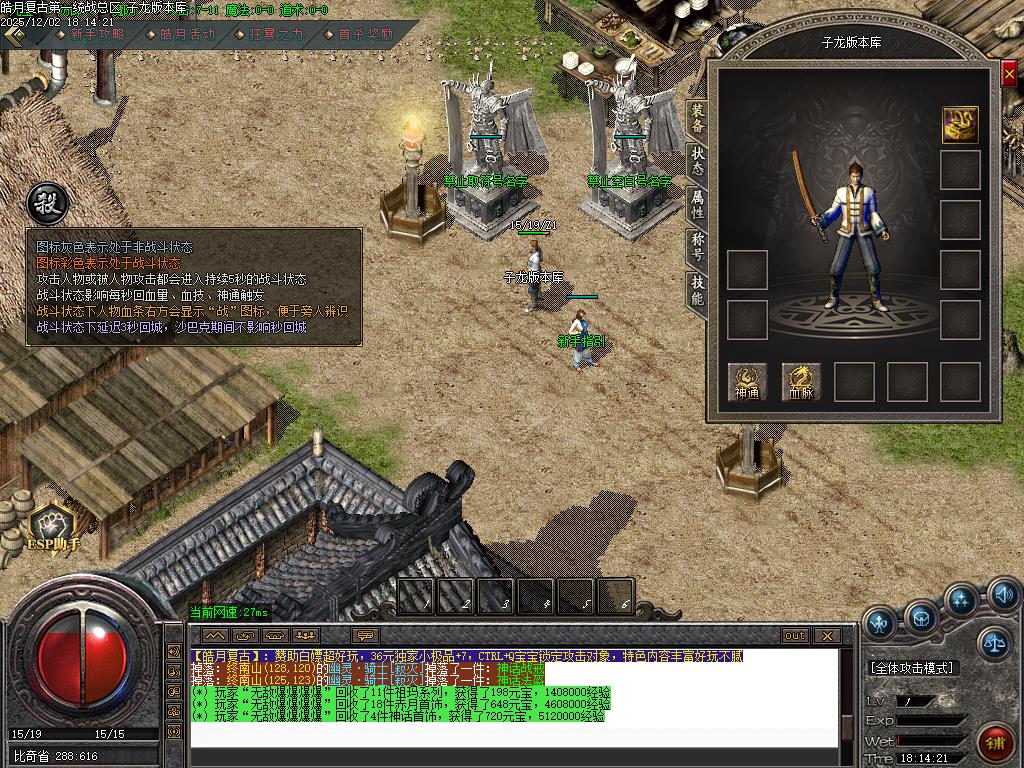Open the 称号 titles tab
The width and height of the screenshot is (1024, 768).
[697, 248]
